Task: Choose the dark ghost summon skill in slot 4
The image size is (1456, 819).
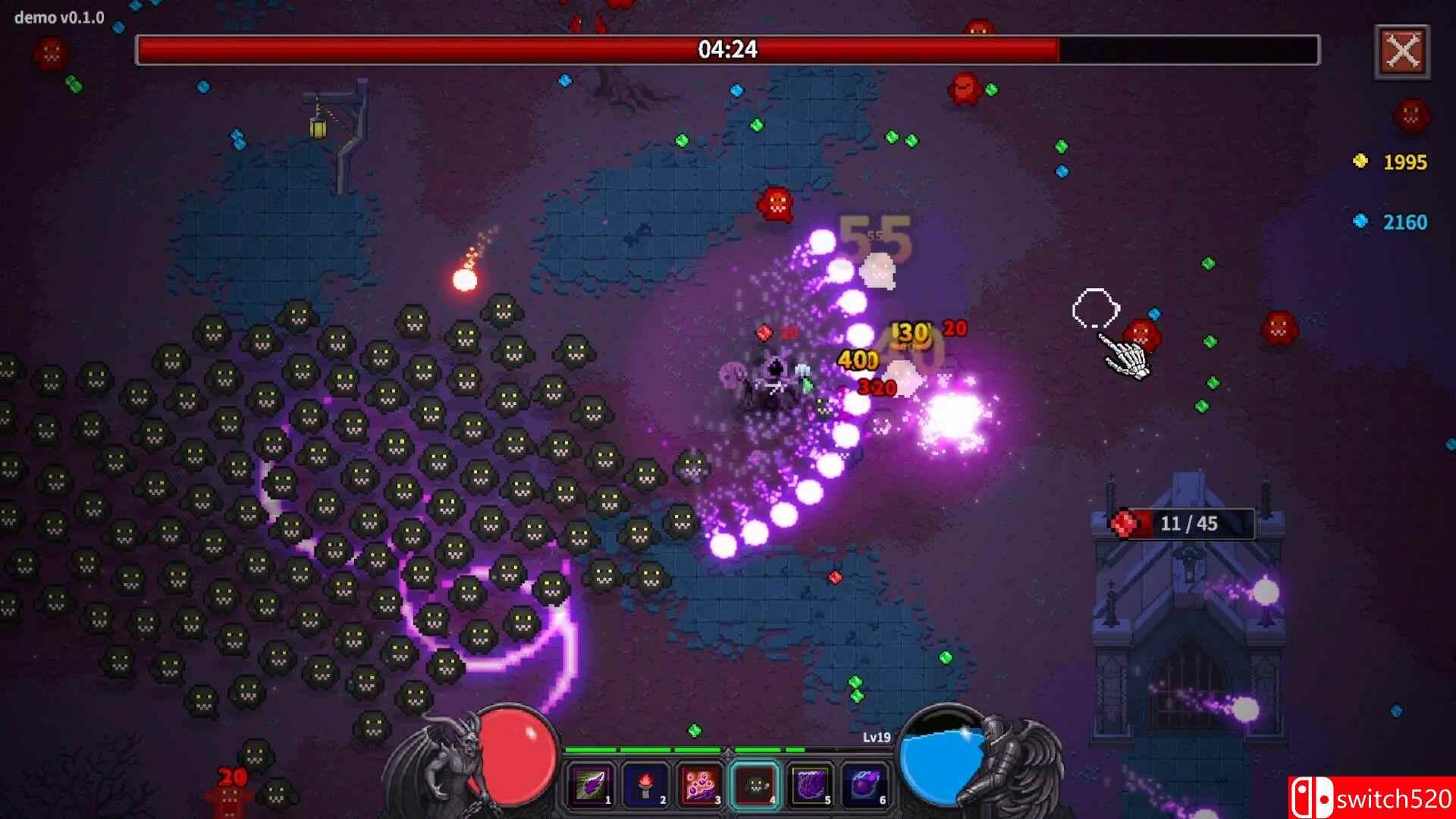Action: pyautogui.click(x=755, y=784)
